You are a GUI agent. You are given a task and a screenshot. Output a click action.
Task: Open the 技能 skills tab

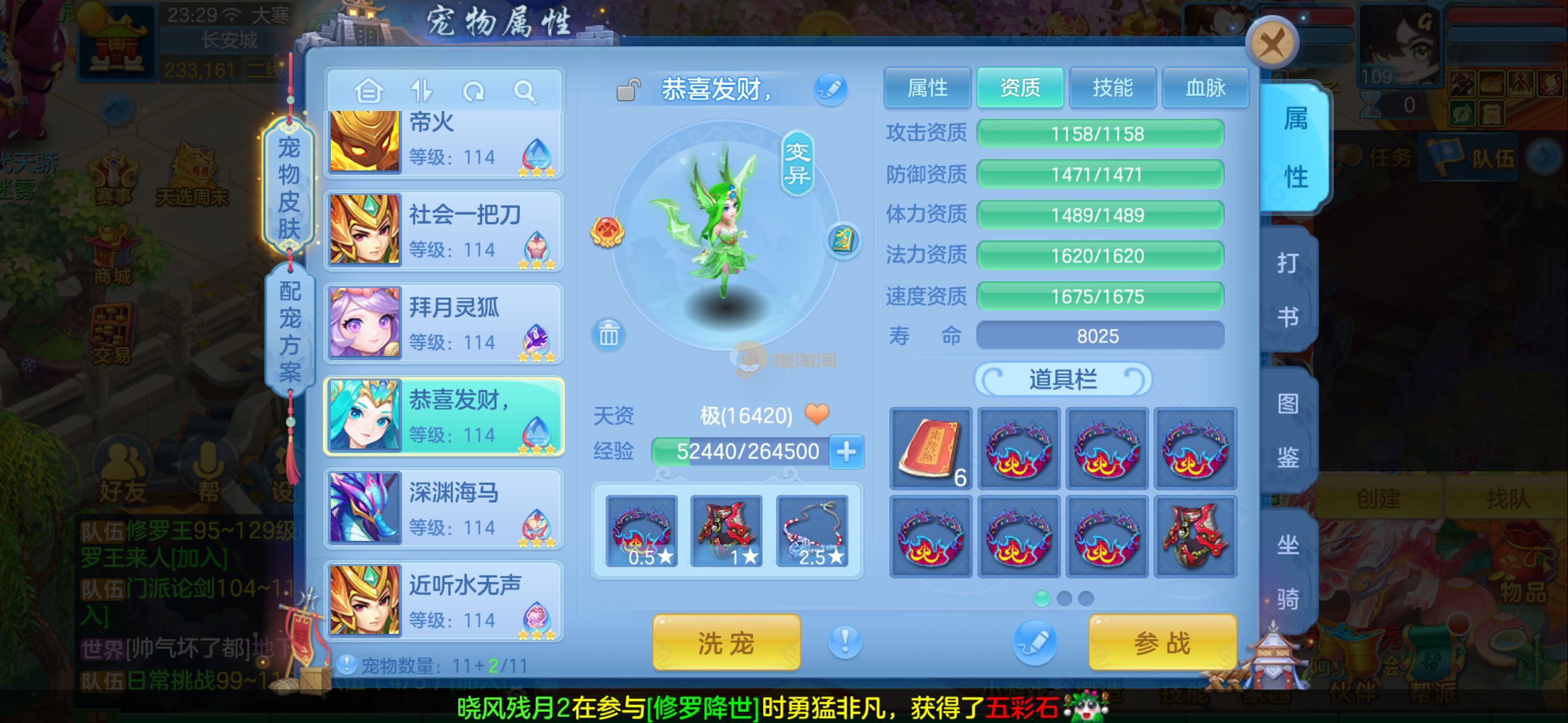pos(1112,88)
